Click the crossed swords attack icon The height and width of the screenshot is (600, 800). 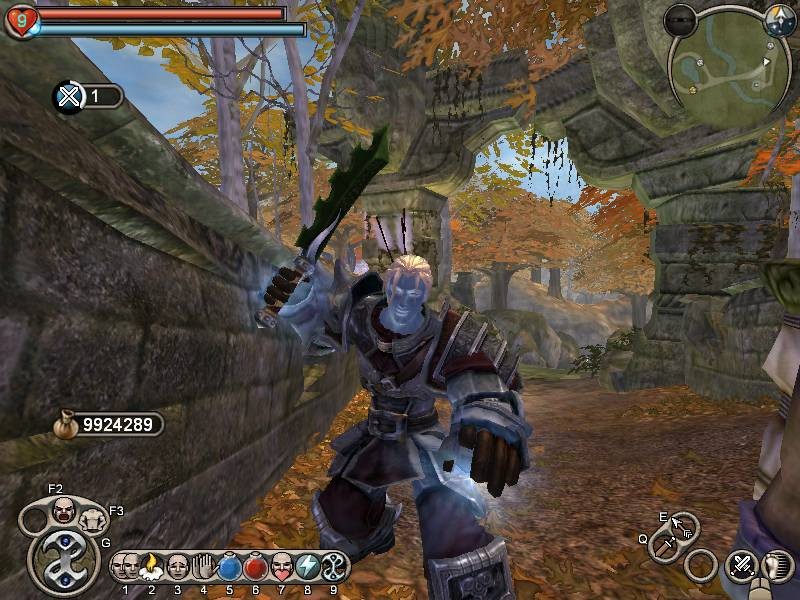point(741,567)
